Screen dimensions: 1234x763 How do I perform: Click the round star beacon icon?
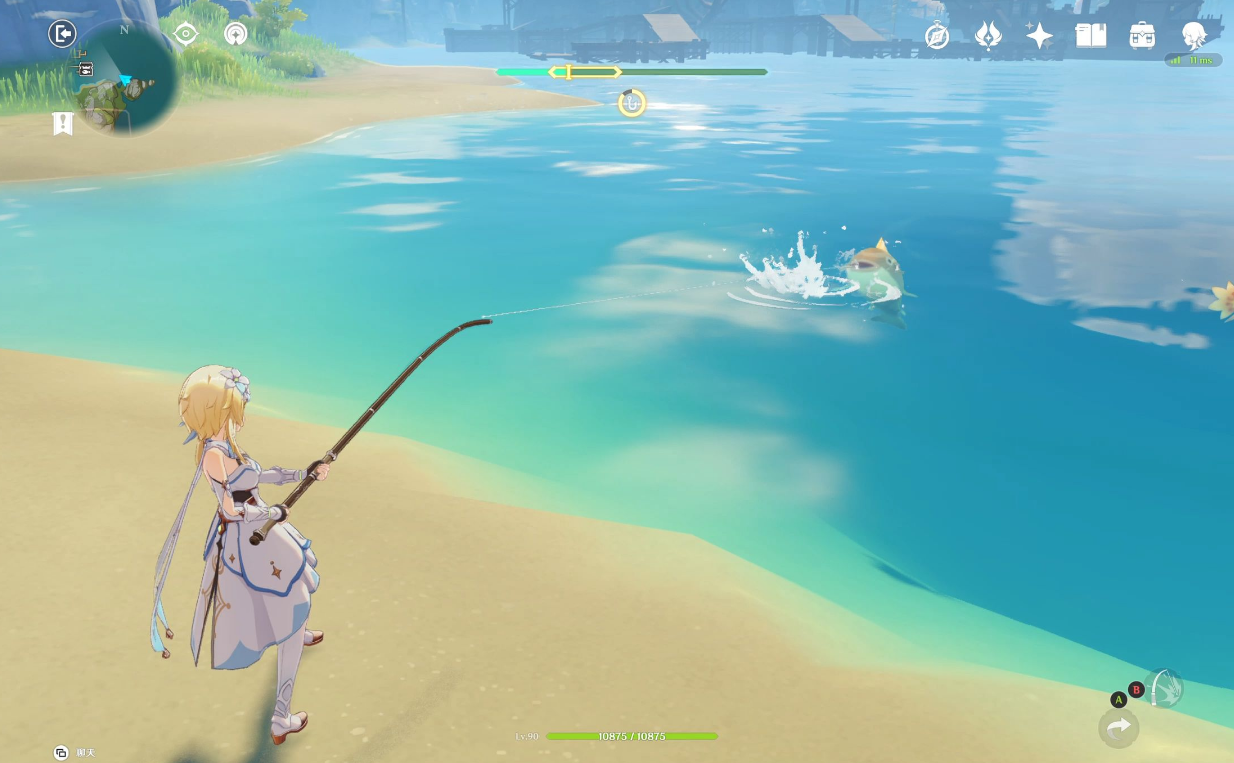point(236,34)
